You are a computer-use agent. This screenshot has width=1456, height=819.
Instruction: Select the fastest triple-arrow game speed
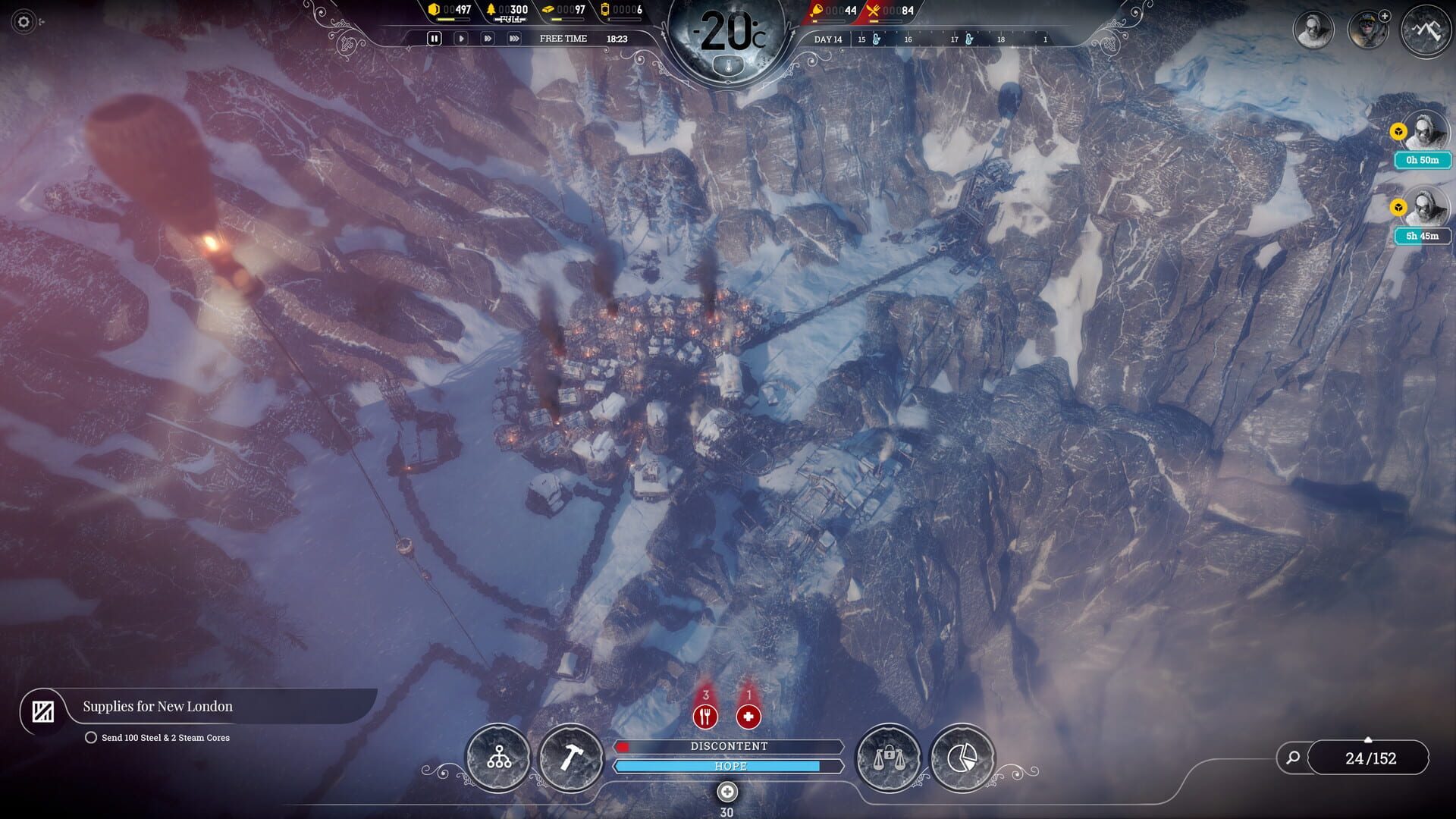514,38
